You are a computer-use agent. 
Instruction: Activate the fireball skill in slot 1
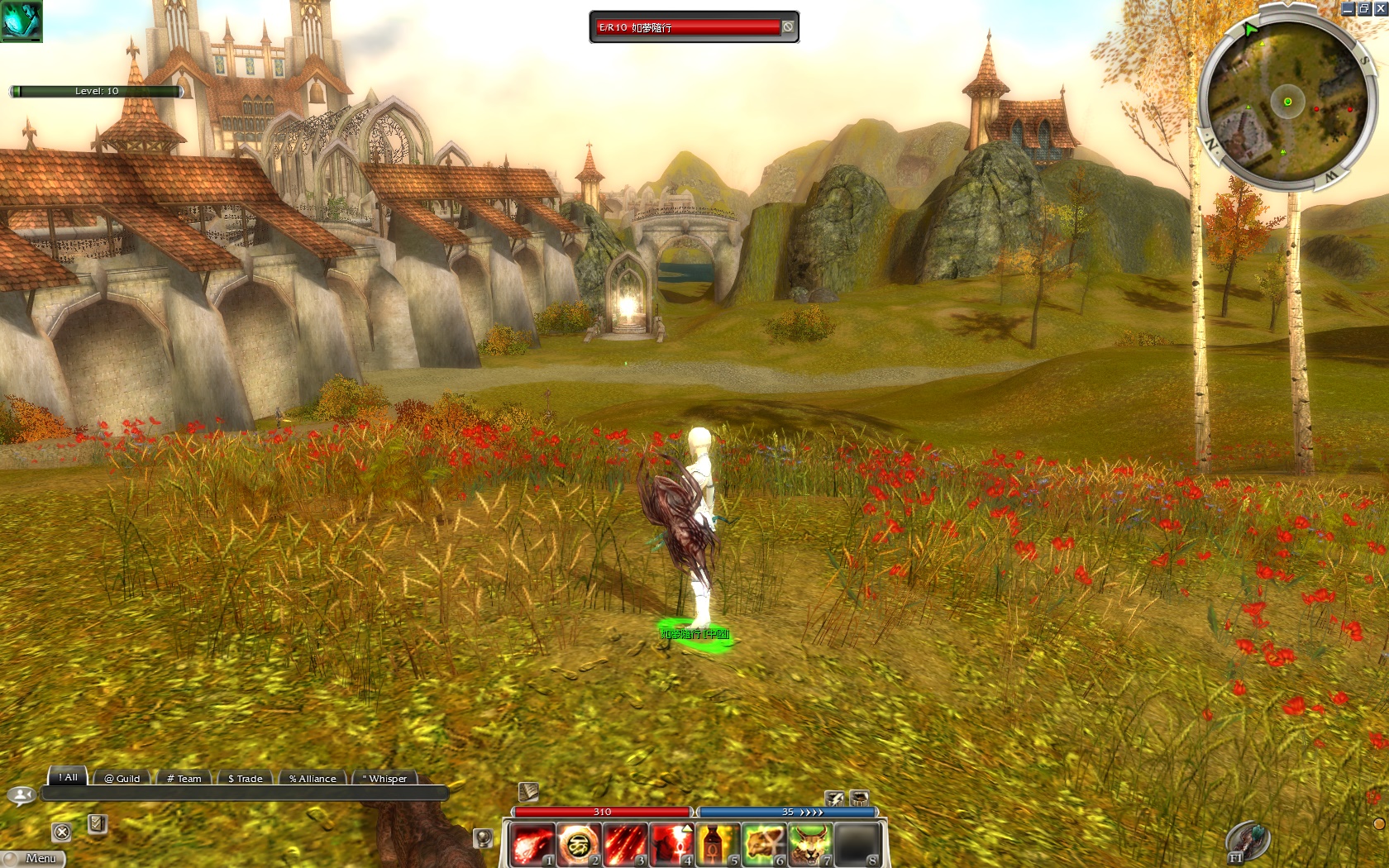tap(532, 844)
